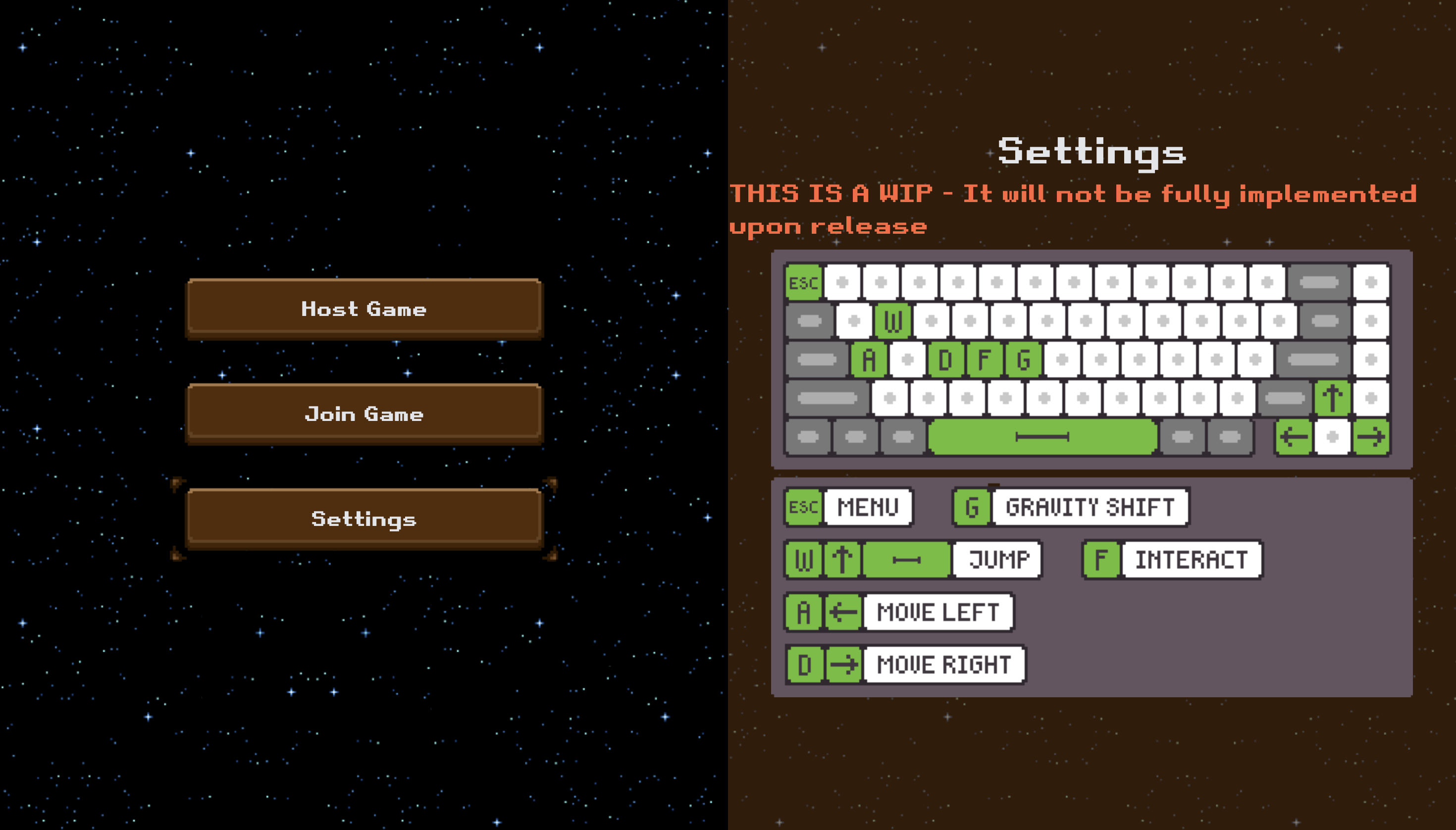This screenshot has width=1456, height=830.
Task: Click the up arrow key on the keyboard
Action: point(1332,399)
